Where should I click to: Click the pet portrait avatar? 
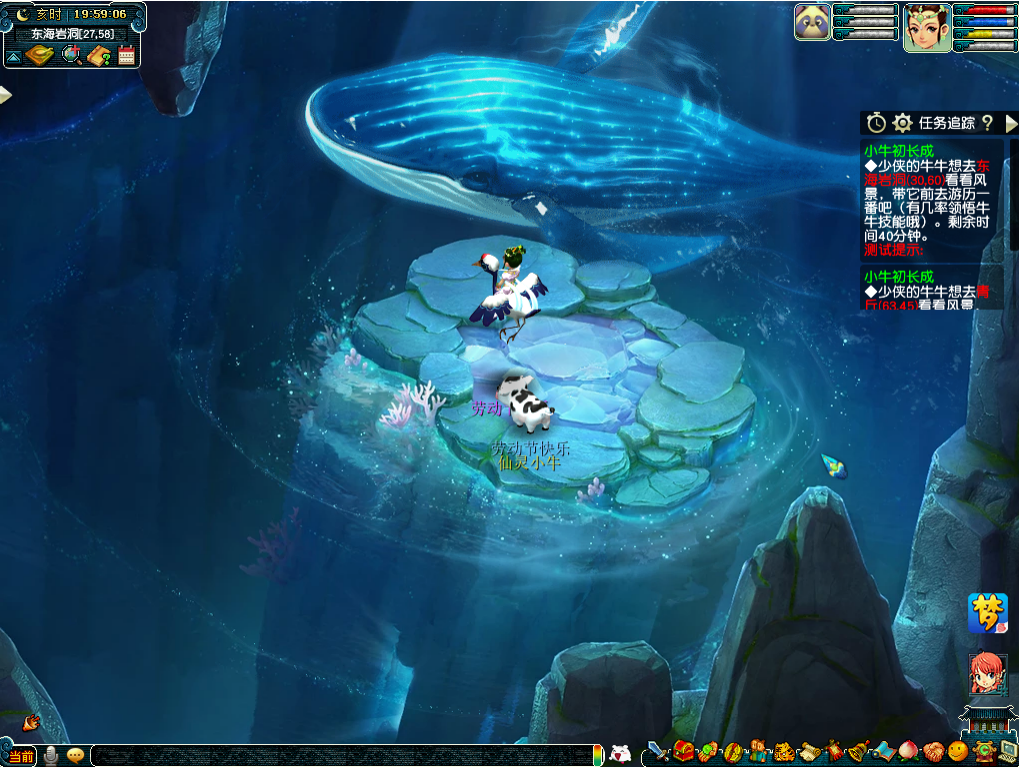pyautogui.click(x=812, y=22)
